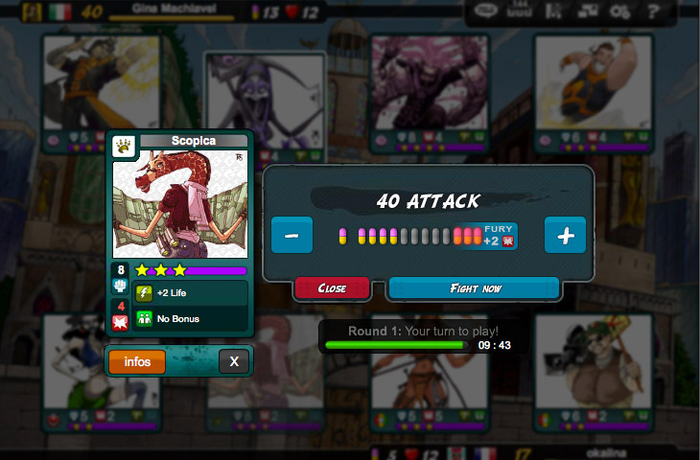Click the red Close button

point(332,288)
